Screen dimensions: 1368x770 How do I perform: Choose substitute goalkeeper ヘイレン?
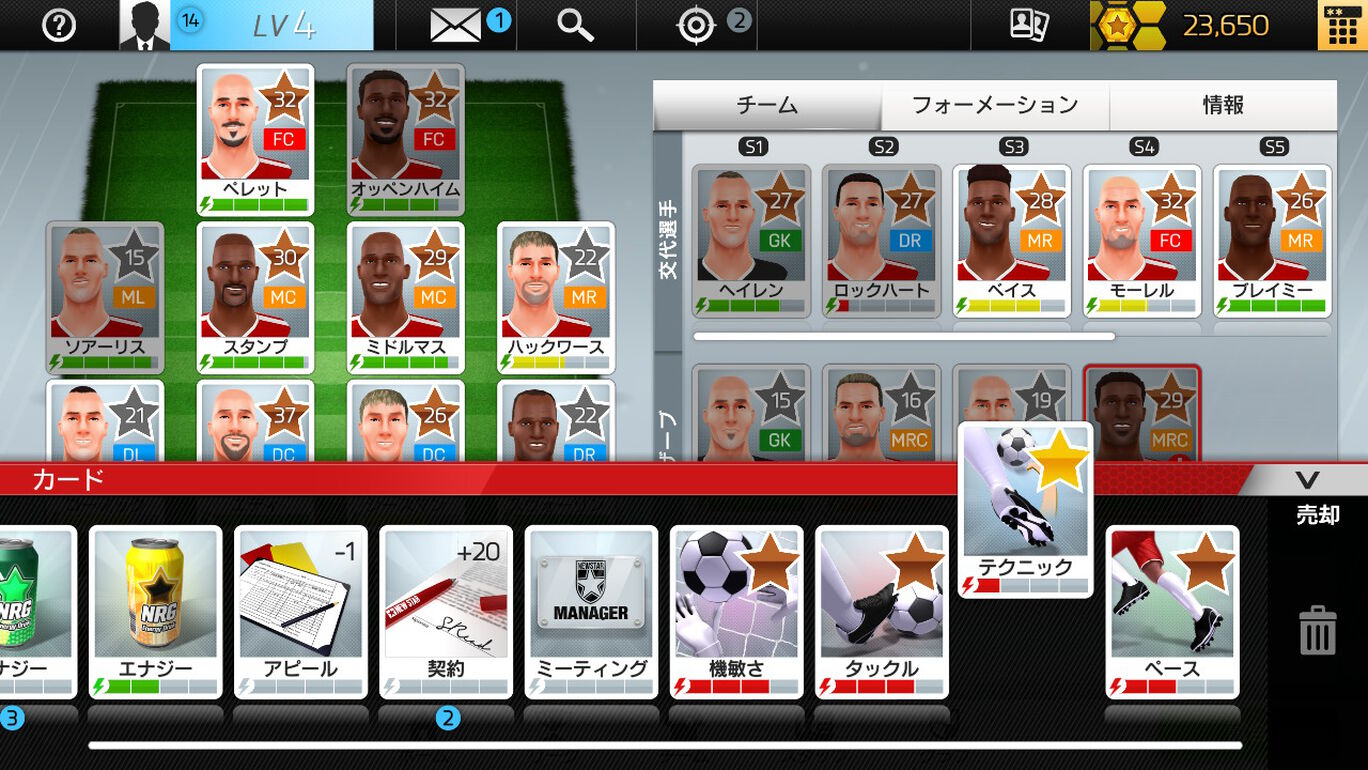(751, 240)
